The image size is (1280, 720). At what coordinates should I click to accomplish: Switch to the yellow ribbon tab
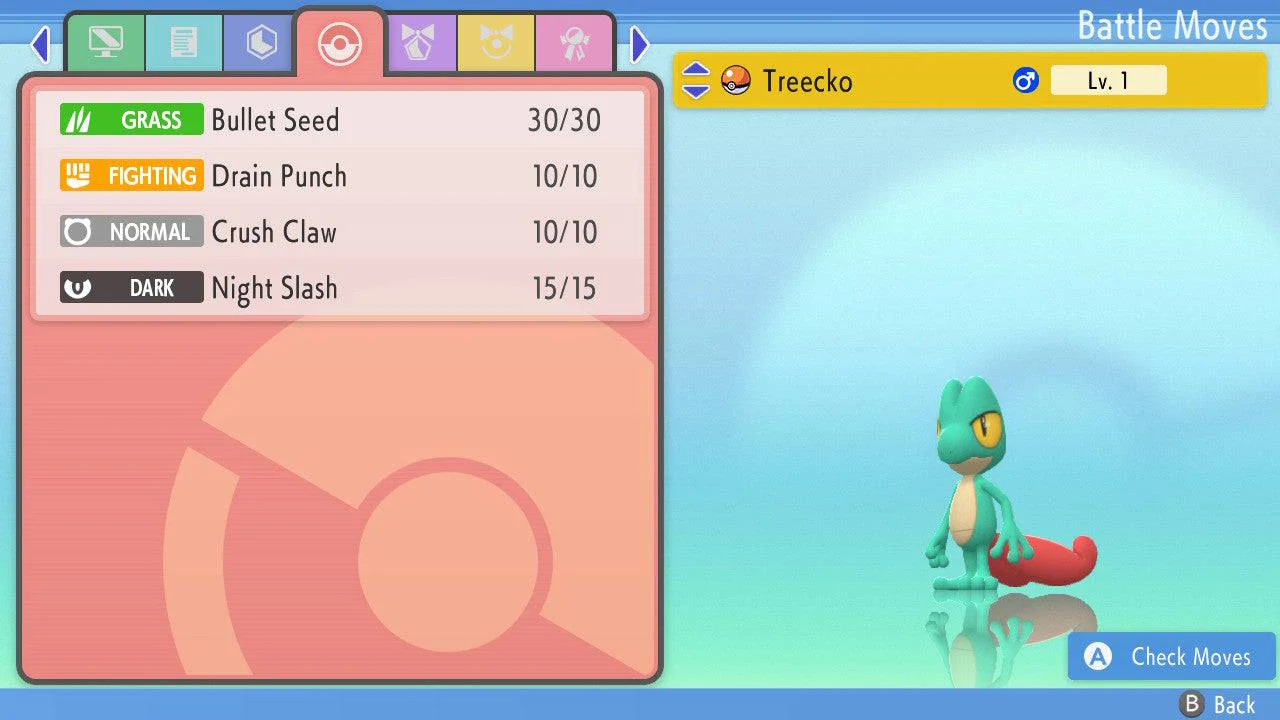[x=496, y=43]
